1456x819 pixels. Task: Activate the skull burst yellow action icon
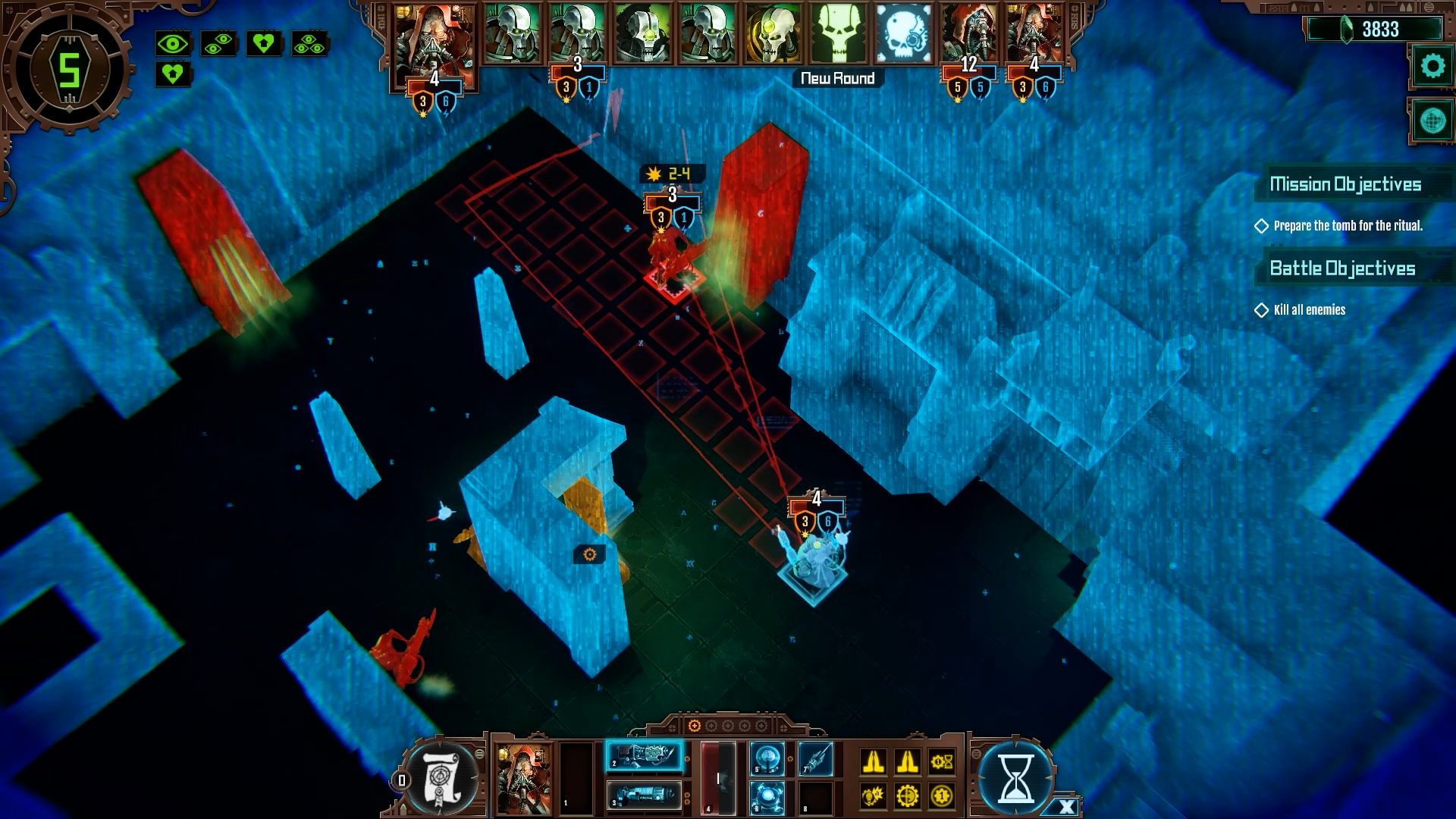pyautogui.click(x=873, y=796)
